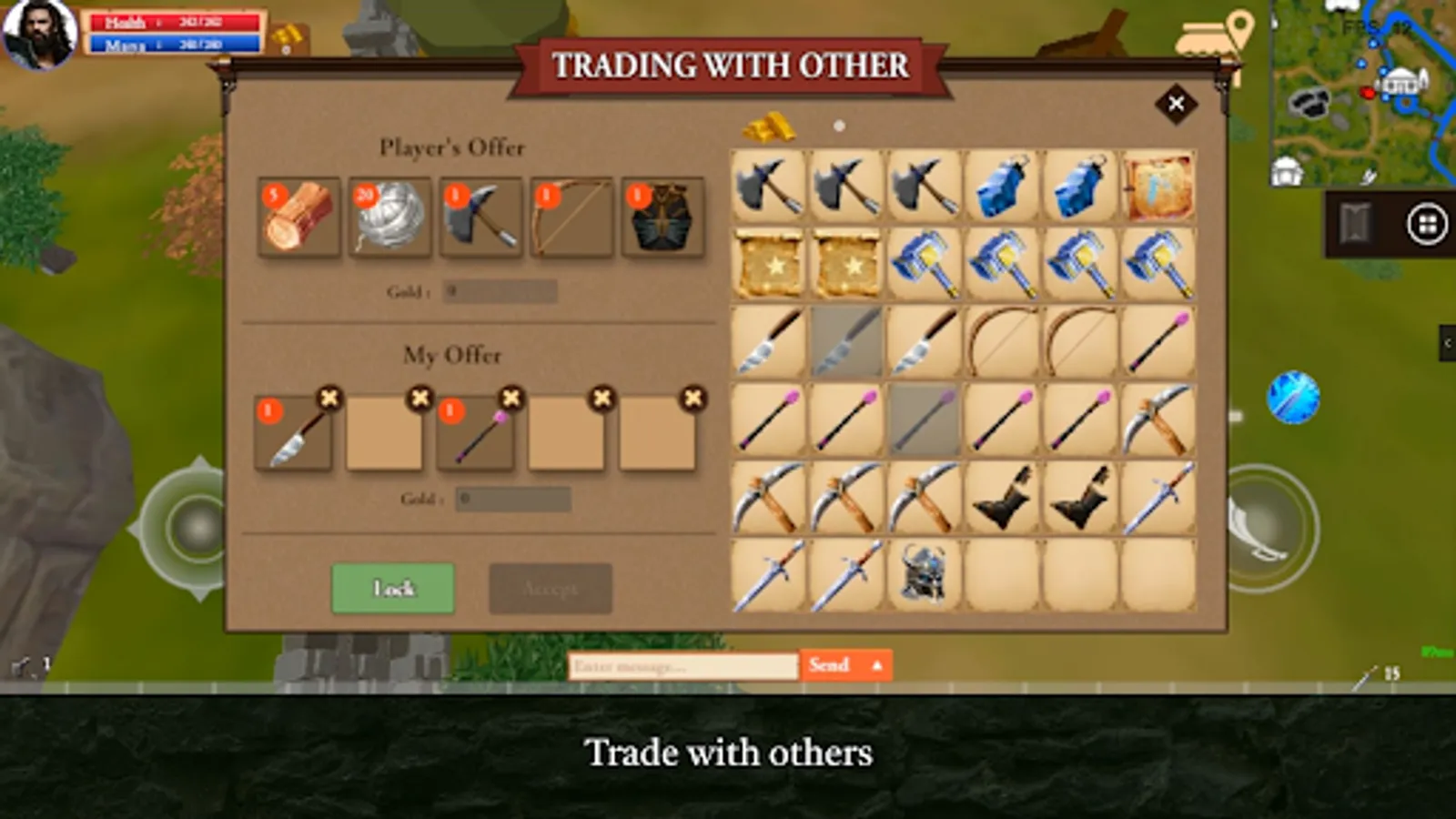Remove the knife from My Offer

pos(329,398)
